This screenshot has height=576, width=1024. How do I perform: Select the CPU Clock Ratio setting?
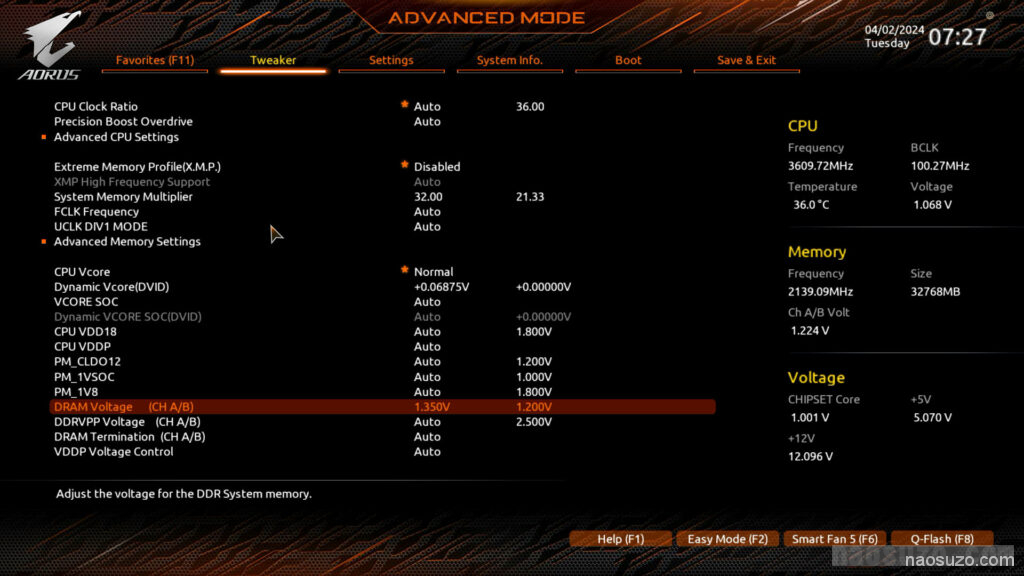pos(96,106)
